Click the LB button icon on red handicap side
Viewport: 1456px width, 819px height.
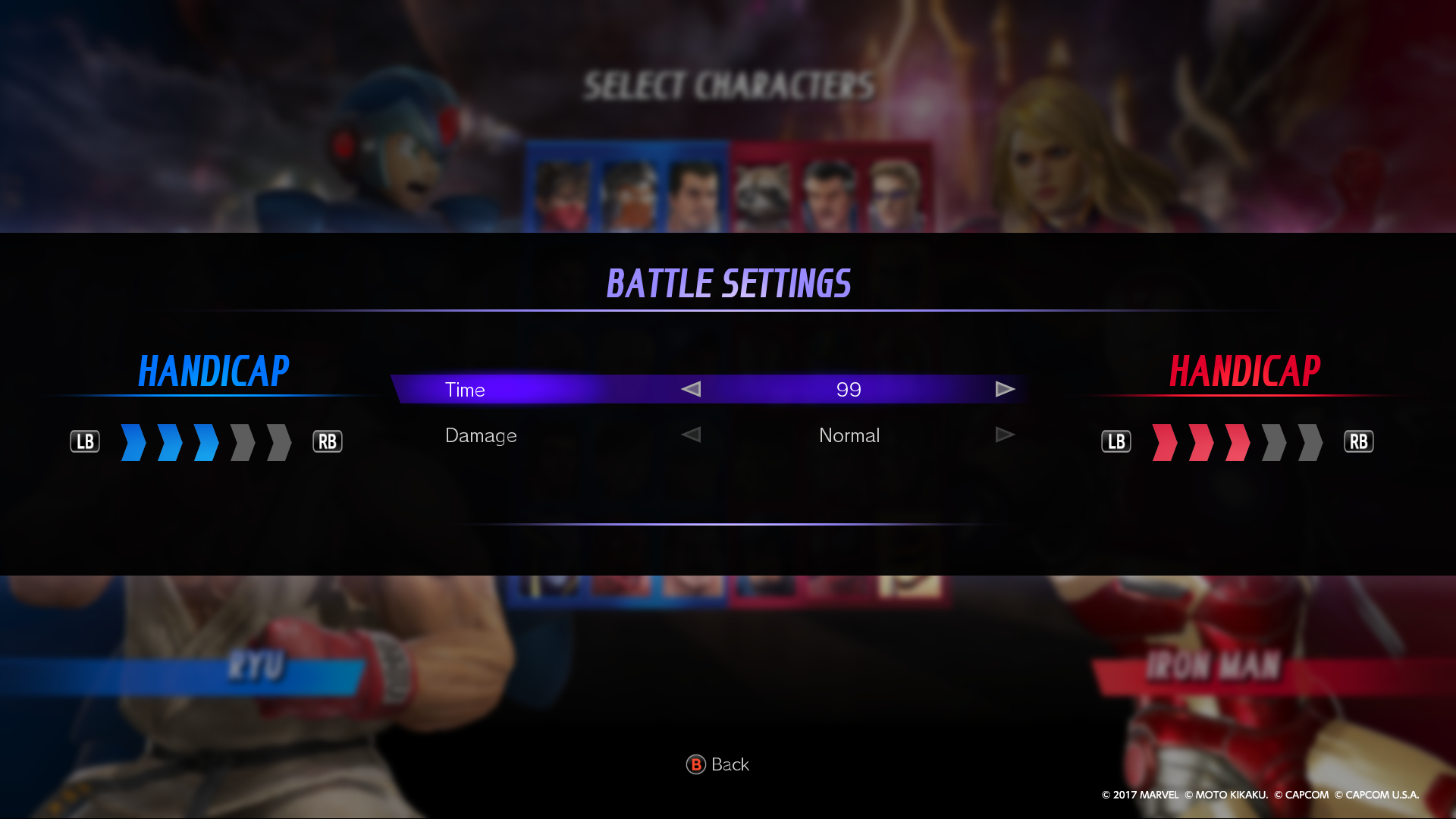coord(1116,441)
